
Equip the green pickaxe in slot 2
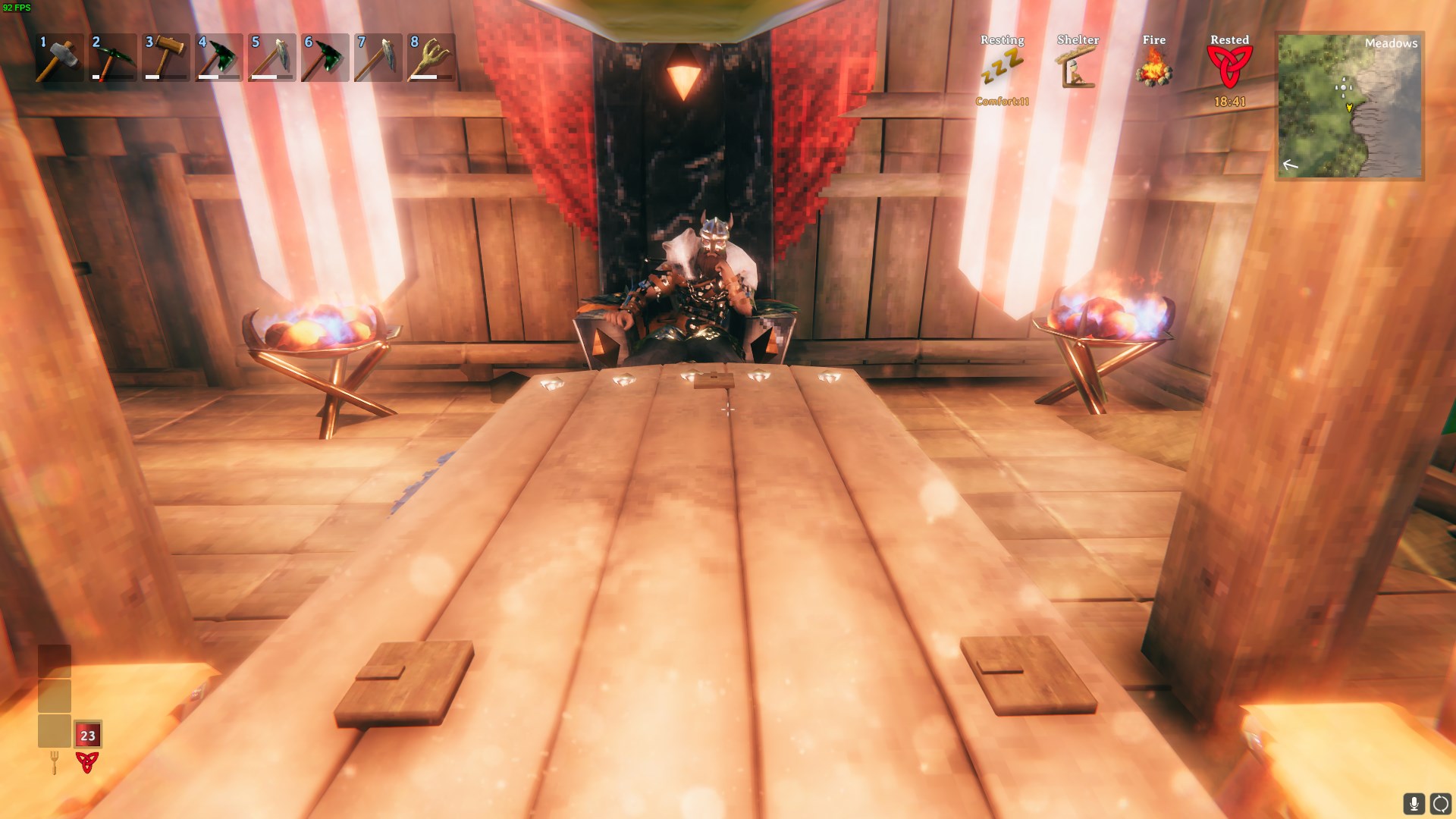(112, 58)
